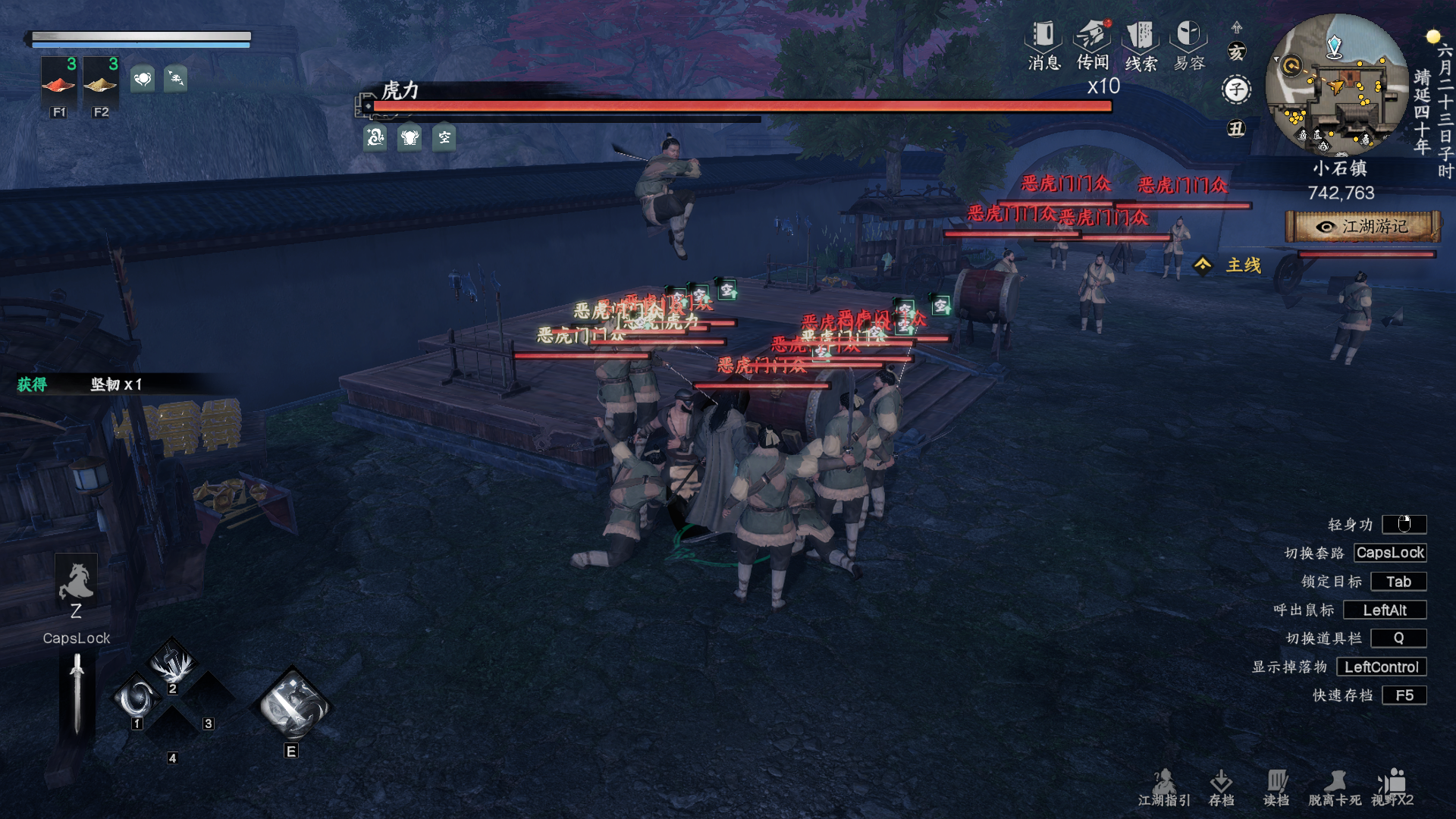Click the 子 time period marker

coord(1236,89)
